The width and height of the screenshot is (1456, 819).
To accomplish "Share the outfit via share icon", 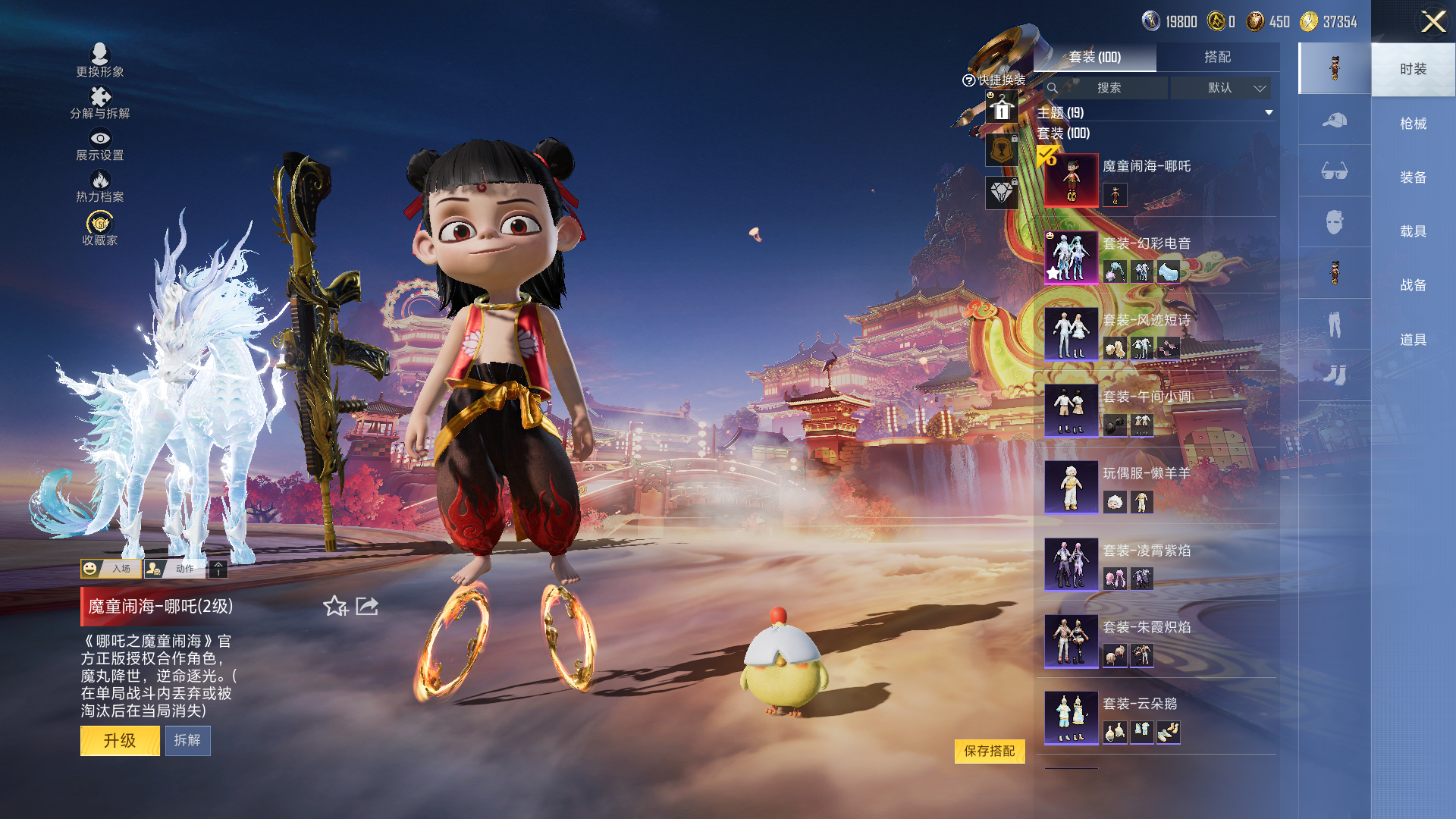I will click(x=367, y=606).
